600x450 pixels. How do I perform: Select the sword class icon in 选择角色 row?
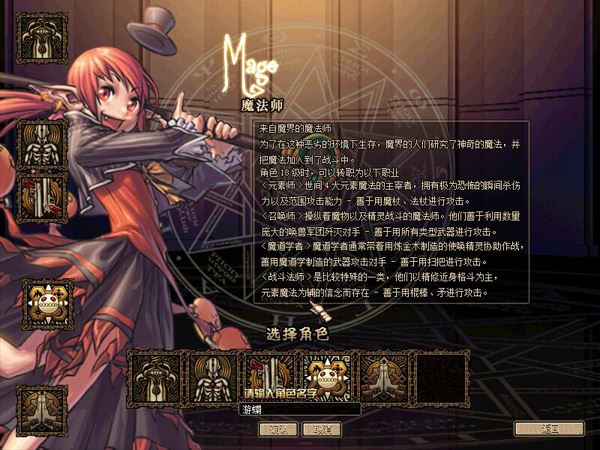point(268,374)
